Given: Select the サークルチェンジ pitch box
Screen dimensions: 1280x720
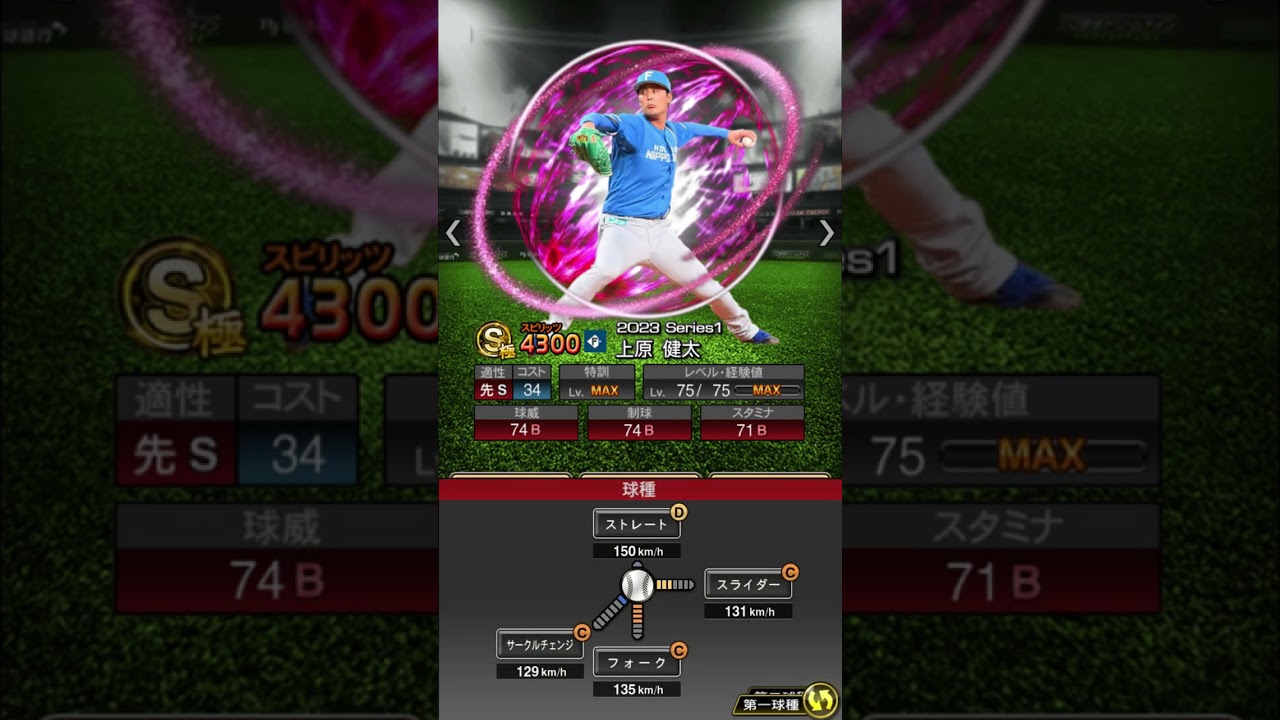Looking at the screenshot, I should 539,645.
